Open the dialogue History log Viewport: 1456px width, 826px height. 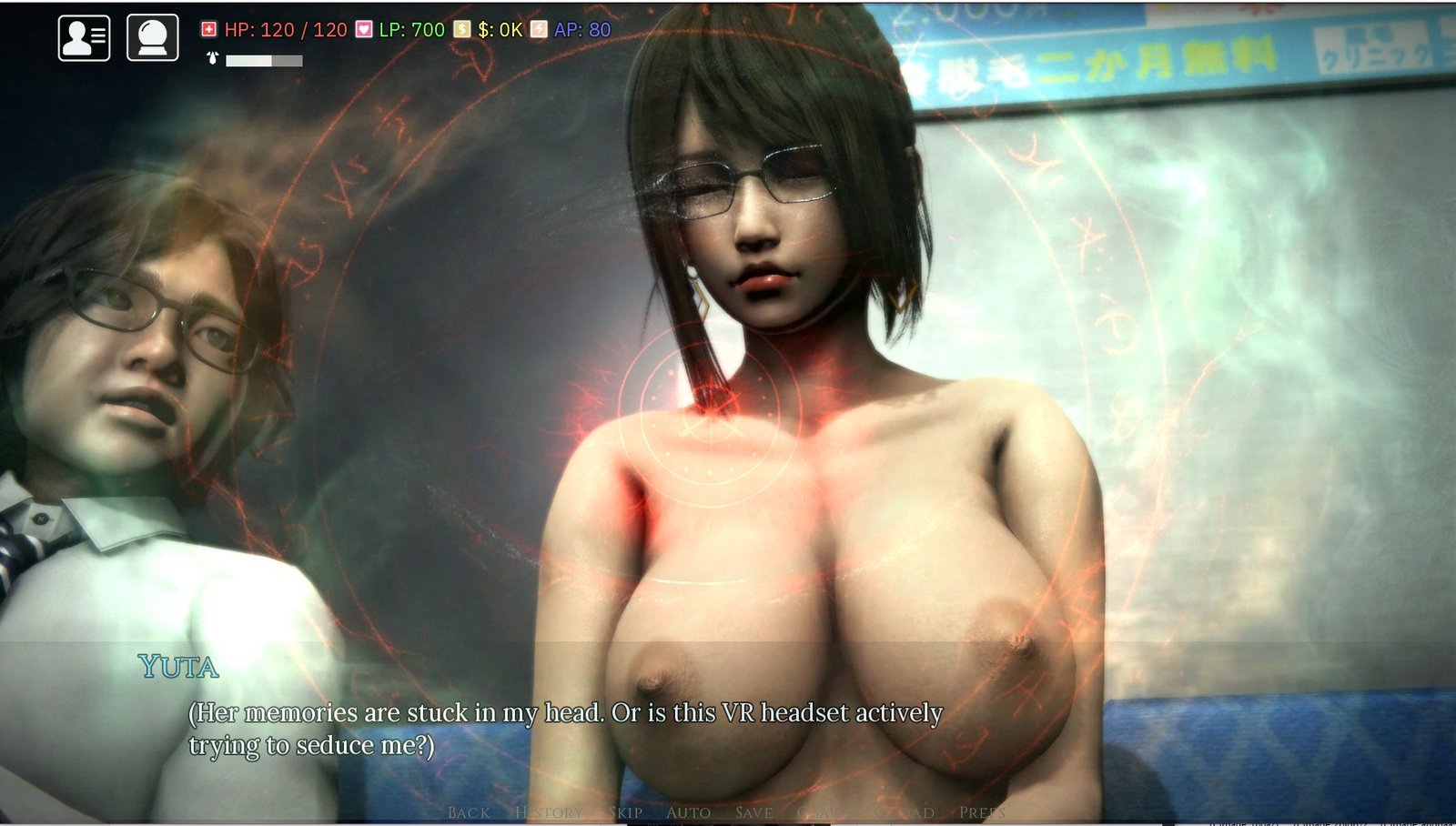point(549,812)
